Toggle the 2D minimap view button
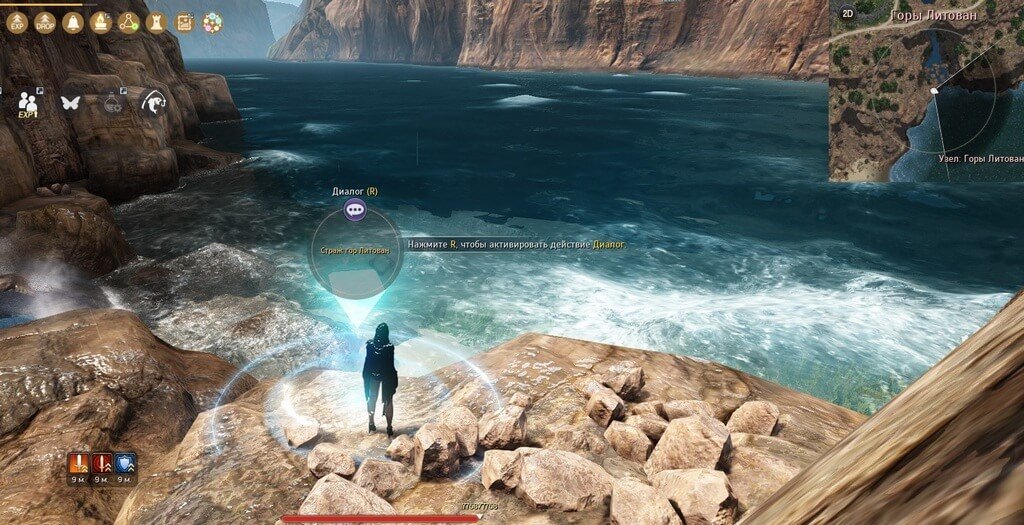Image resolution: width=1024 pixels, height=525 pixels. (x=847, y=14)
